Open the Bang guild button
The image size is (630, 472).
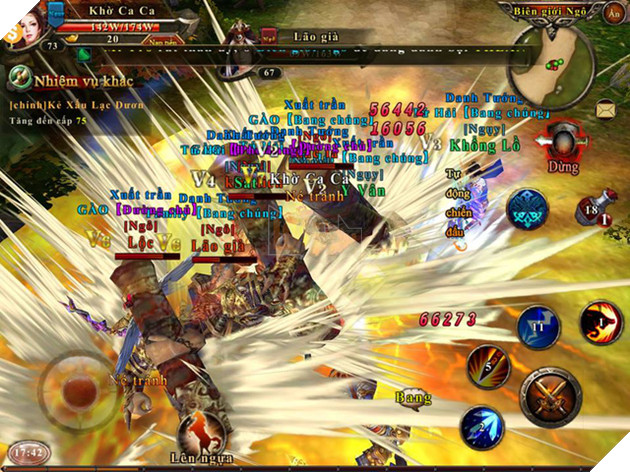(413, 398)
